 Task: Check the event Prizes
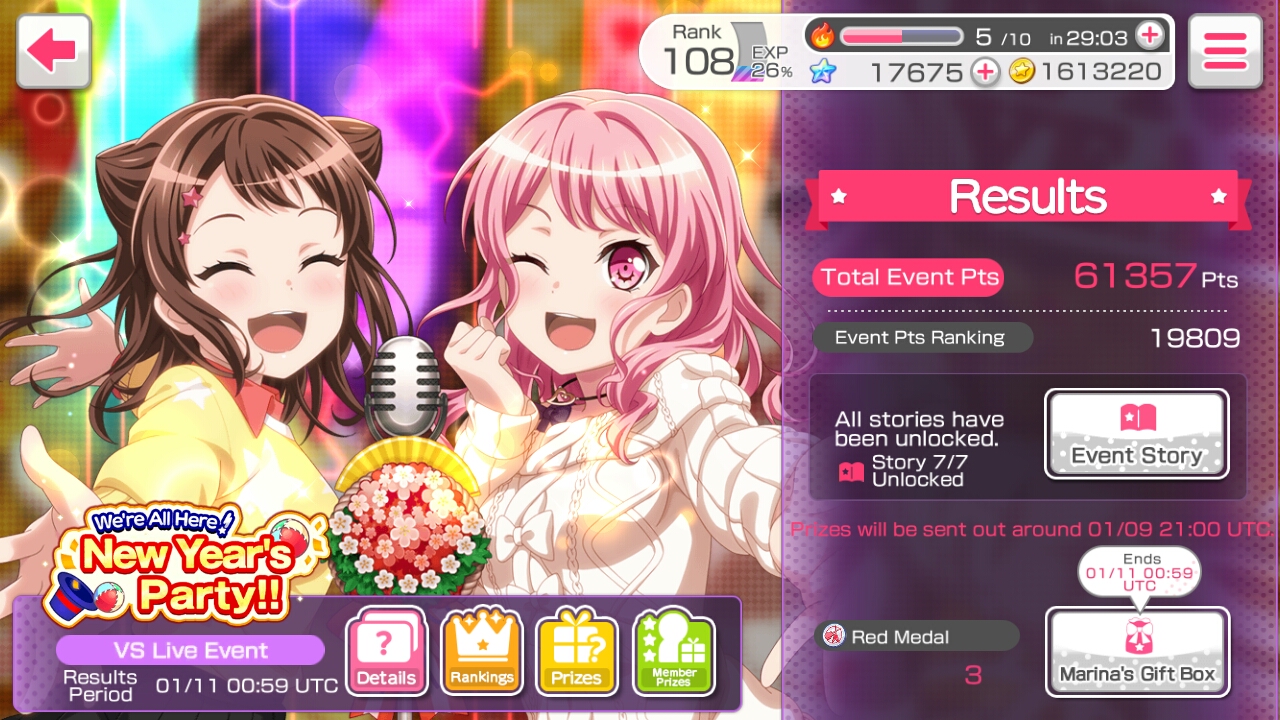[x=577, y=652]
